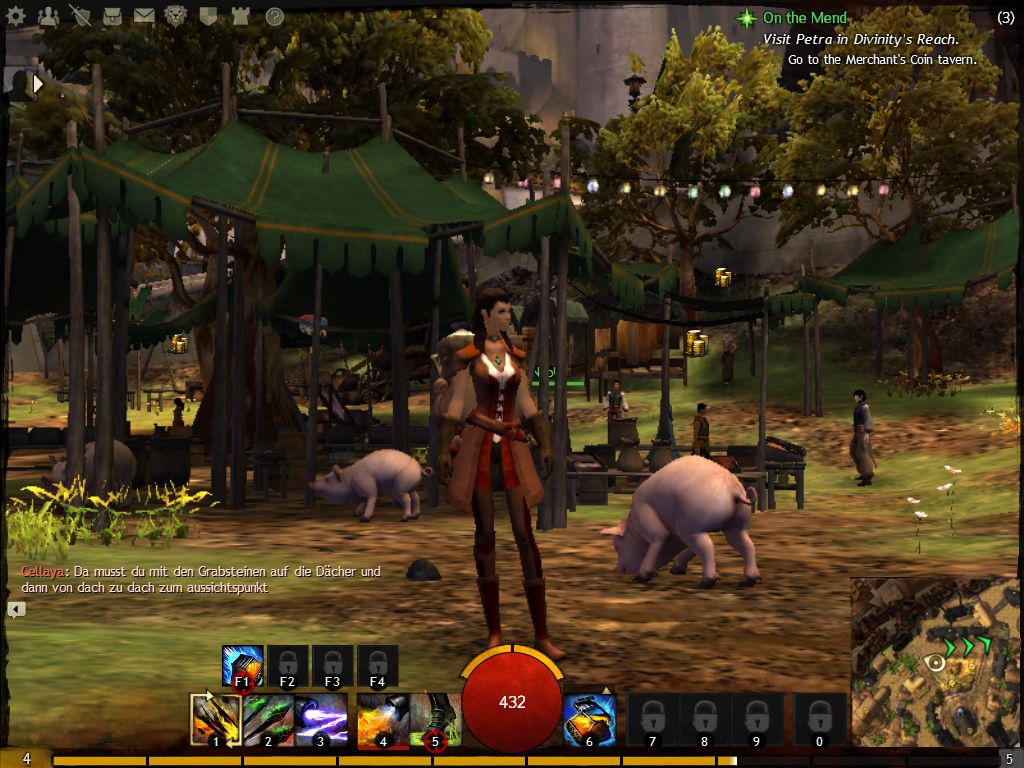This screenshot has height=768, width=1024.
Task: Use weapon skill 1 with fiery arrows
Action: [x=215, y=720]
